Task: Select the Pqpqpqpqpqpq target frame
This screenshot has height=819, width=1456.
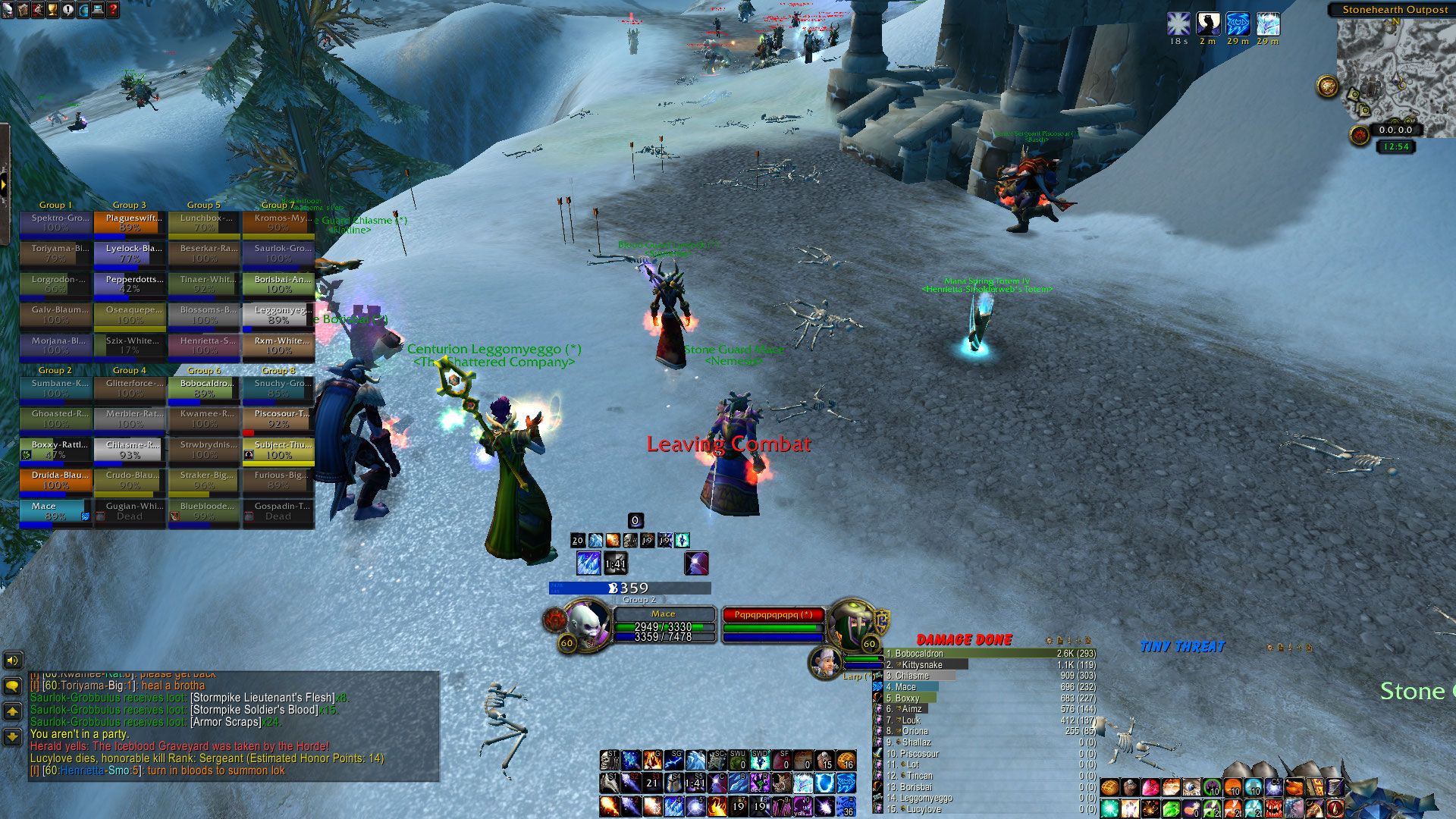Action: pyautogui.click(x=773, y=615)
